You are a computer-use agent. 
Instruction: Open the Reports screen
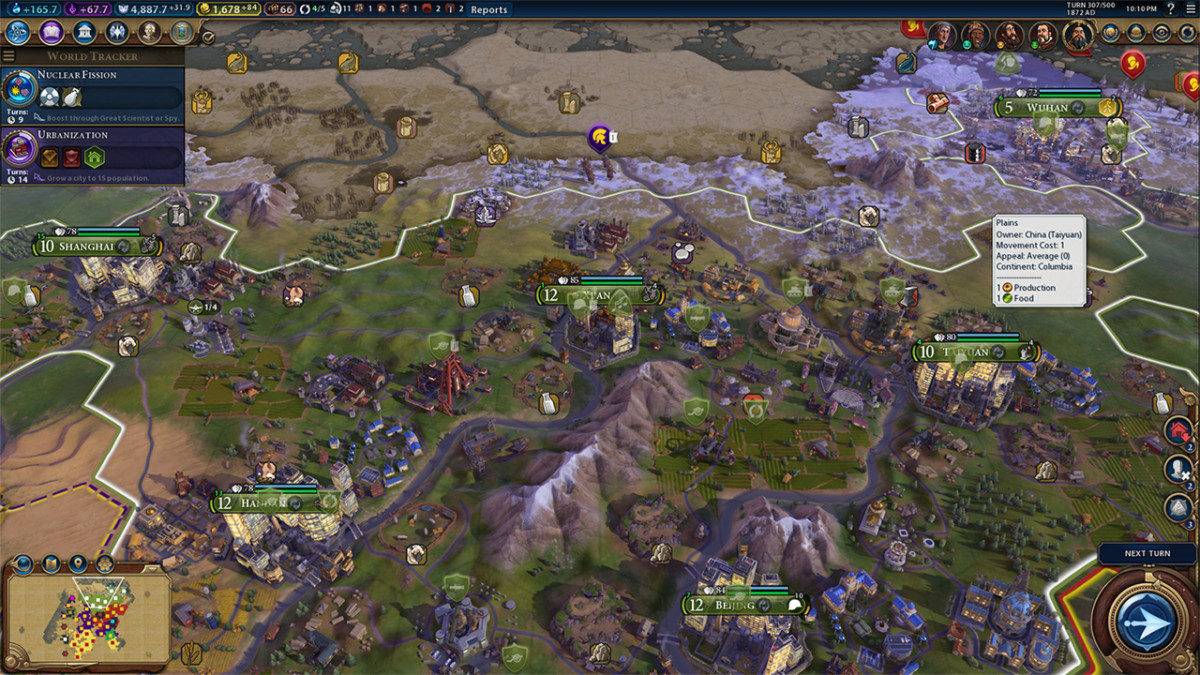(x=489, y=10)
